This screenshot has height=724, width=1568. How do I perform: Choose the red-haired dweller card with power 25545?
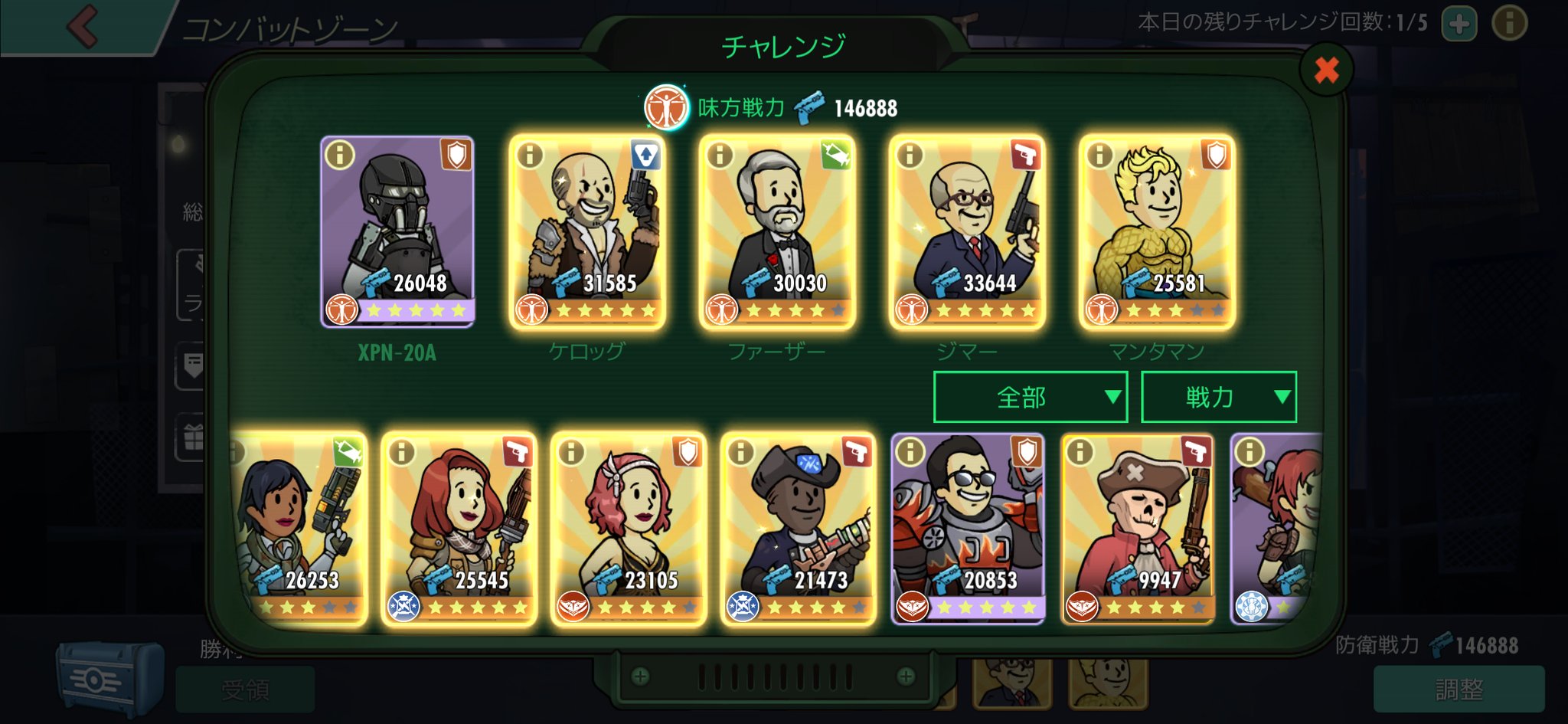pos(459,529)
